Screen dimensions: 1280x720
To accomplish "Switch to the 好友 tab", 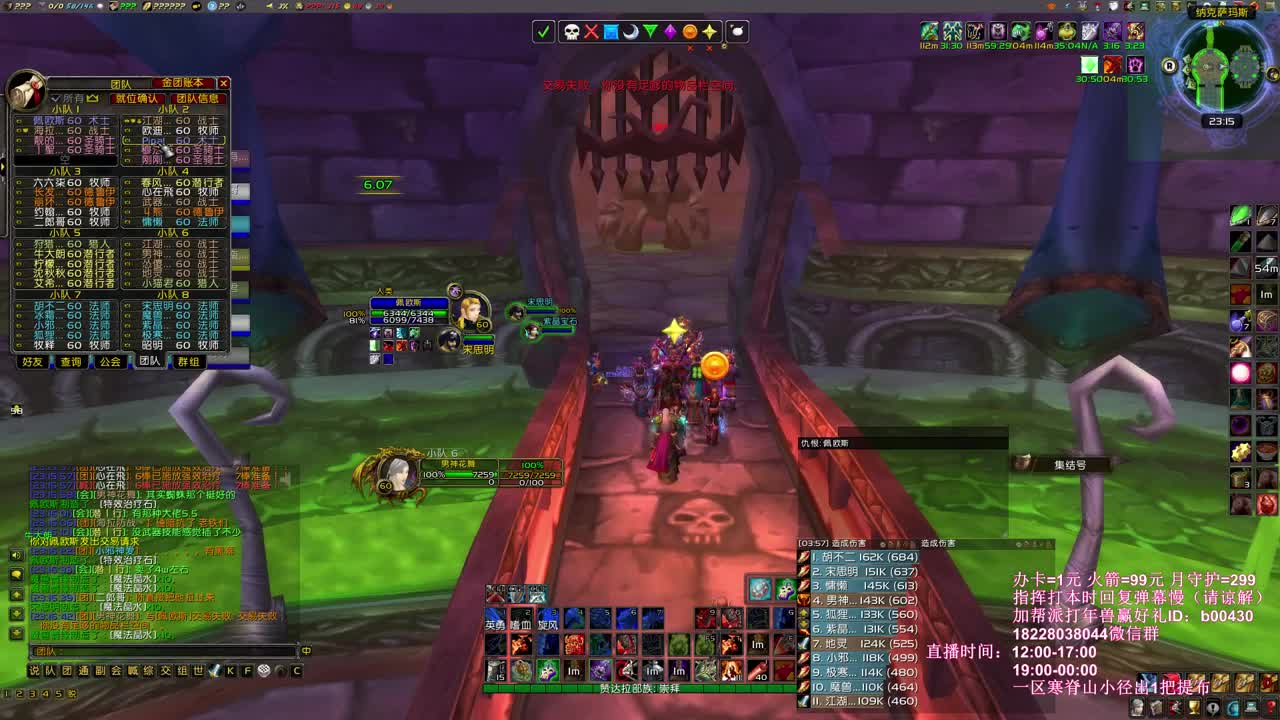I will (32, 362).
